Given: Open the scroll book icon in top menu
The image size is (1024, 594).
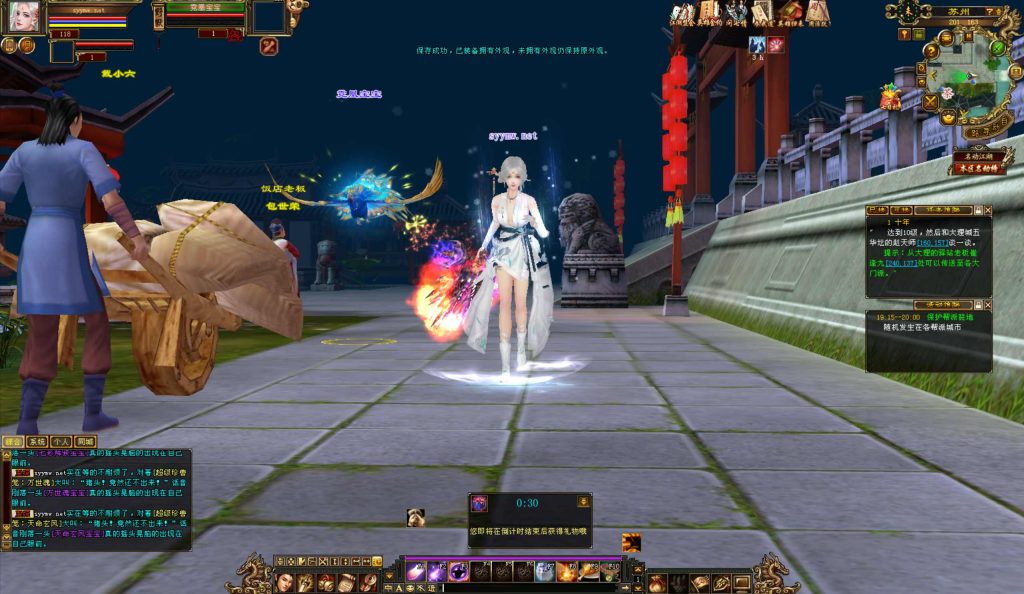Looking at the screenshot, I should click(x=710, y=12).
